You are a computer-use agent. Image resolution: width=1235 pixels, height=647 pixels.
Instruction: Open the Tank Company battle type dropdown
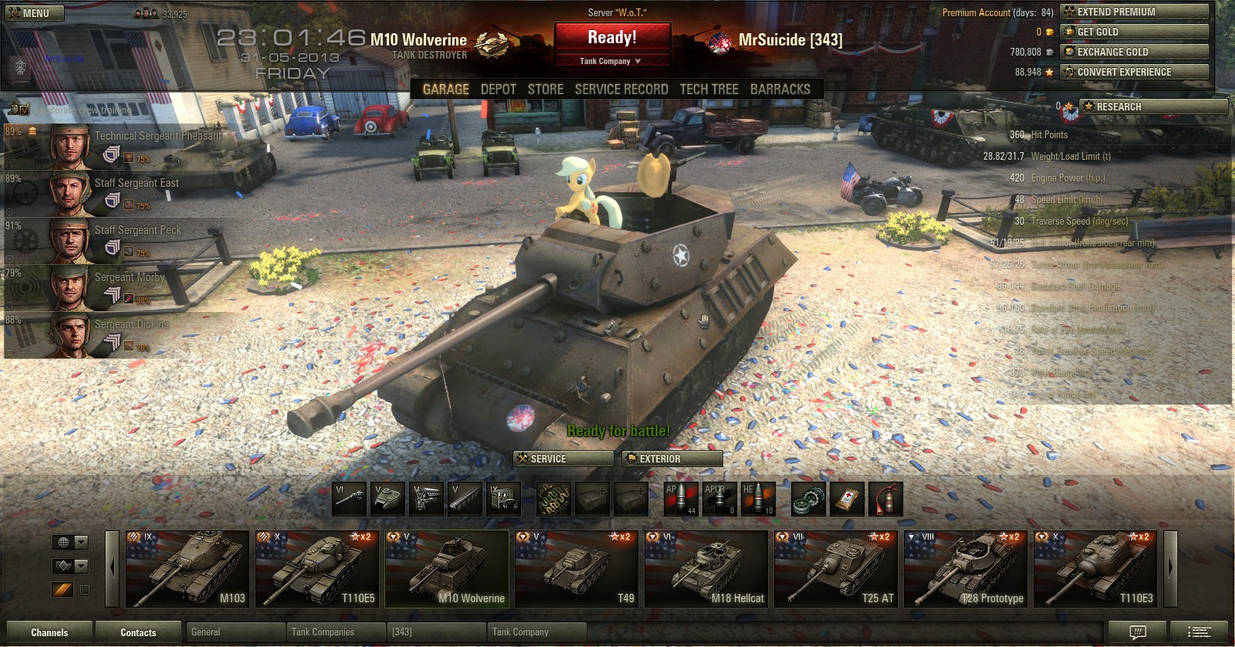coord(611,61)
